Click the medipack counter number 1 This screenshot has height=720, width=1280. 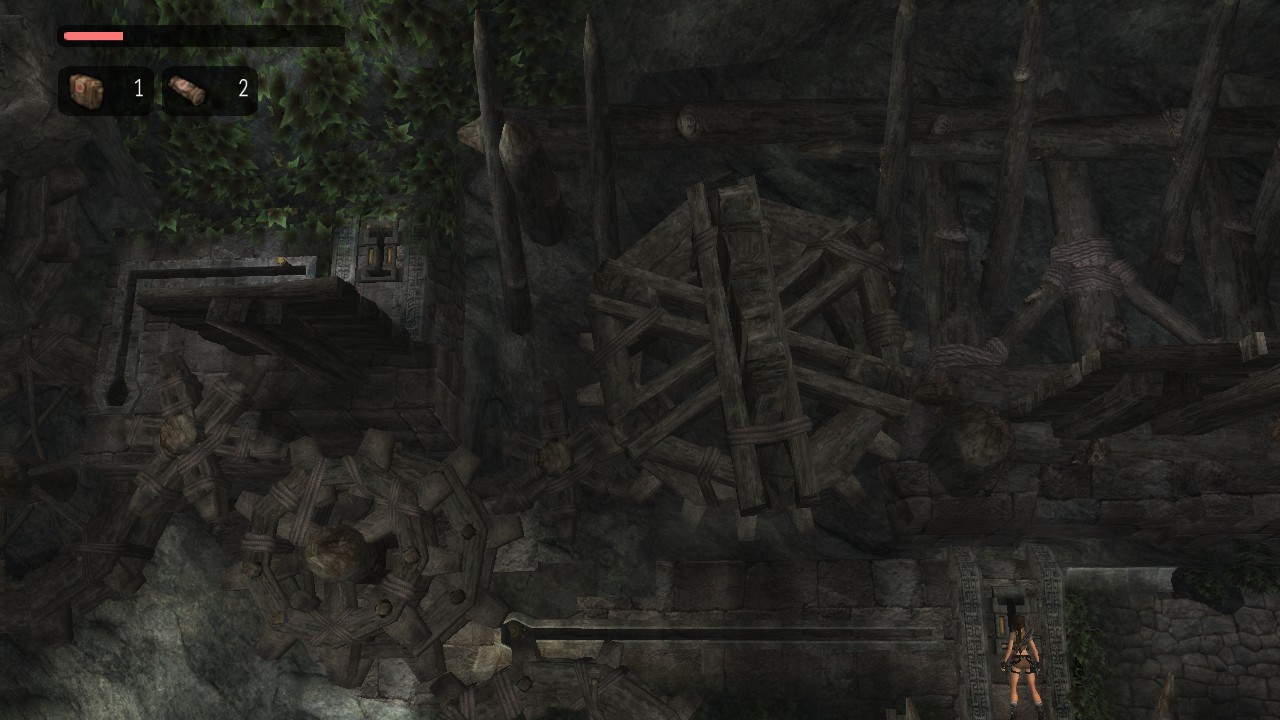tap(139, 89)
